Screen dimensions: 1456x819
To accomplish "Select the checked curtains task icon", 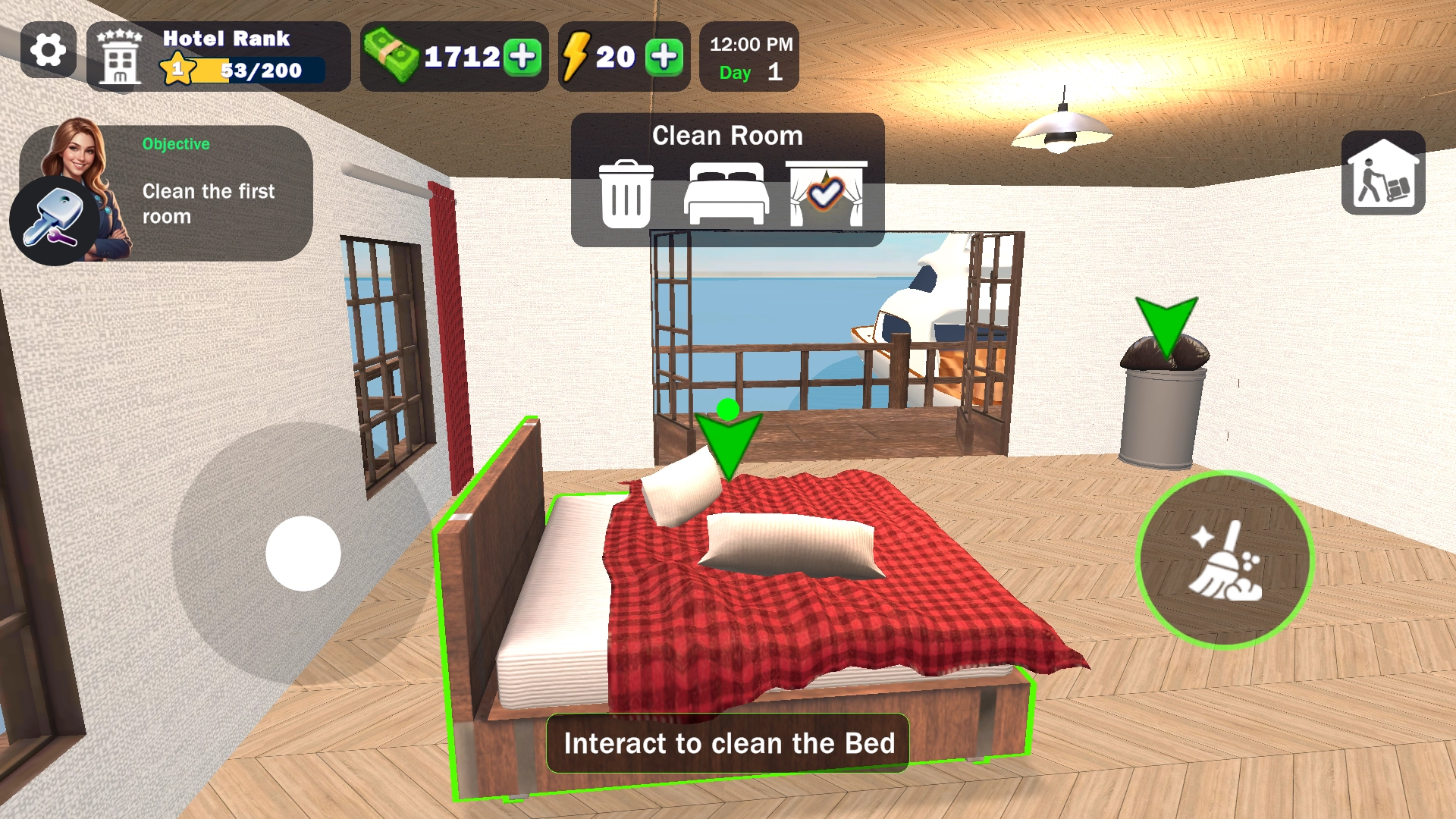I will click(826, 194).
